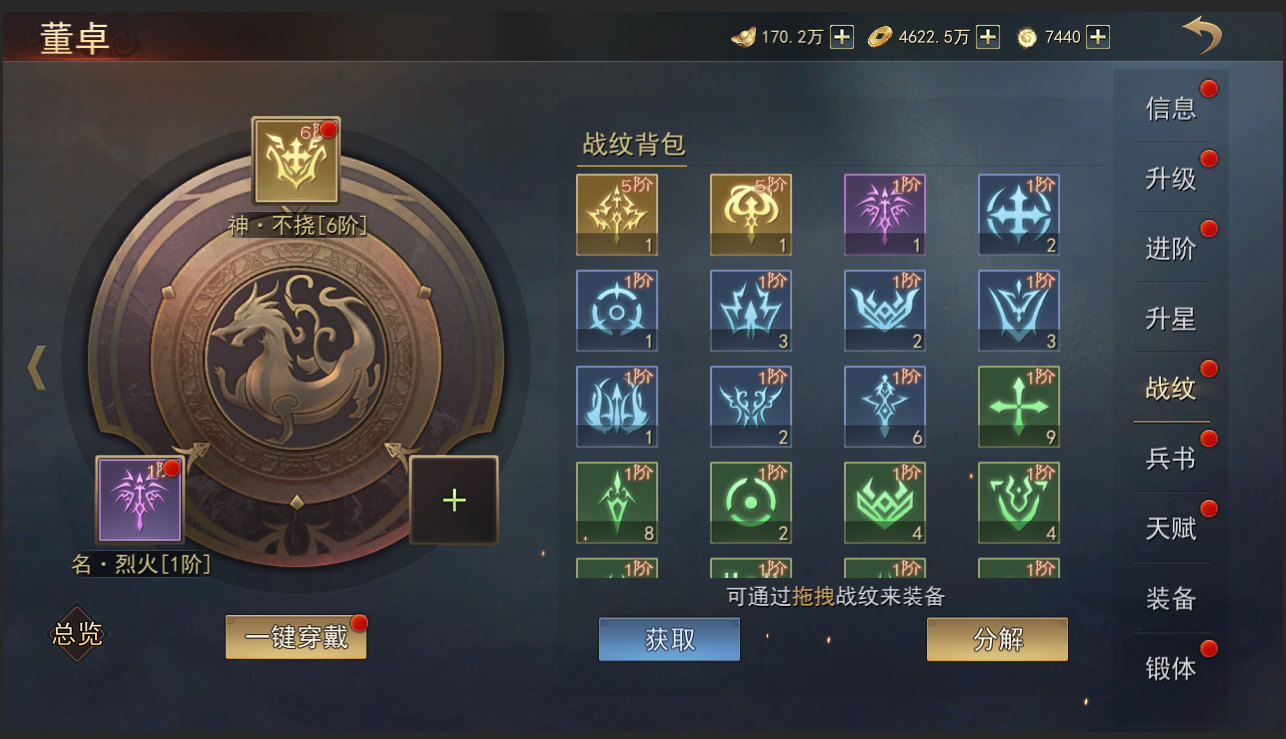The height and width of the screenshot is (739, 1286).
Task: Select the 进阶 tab
Action: pyautogui.click(x=1171, y=248)
